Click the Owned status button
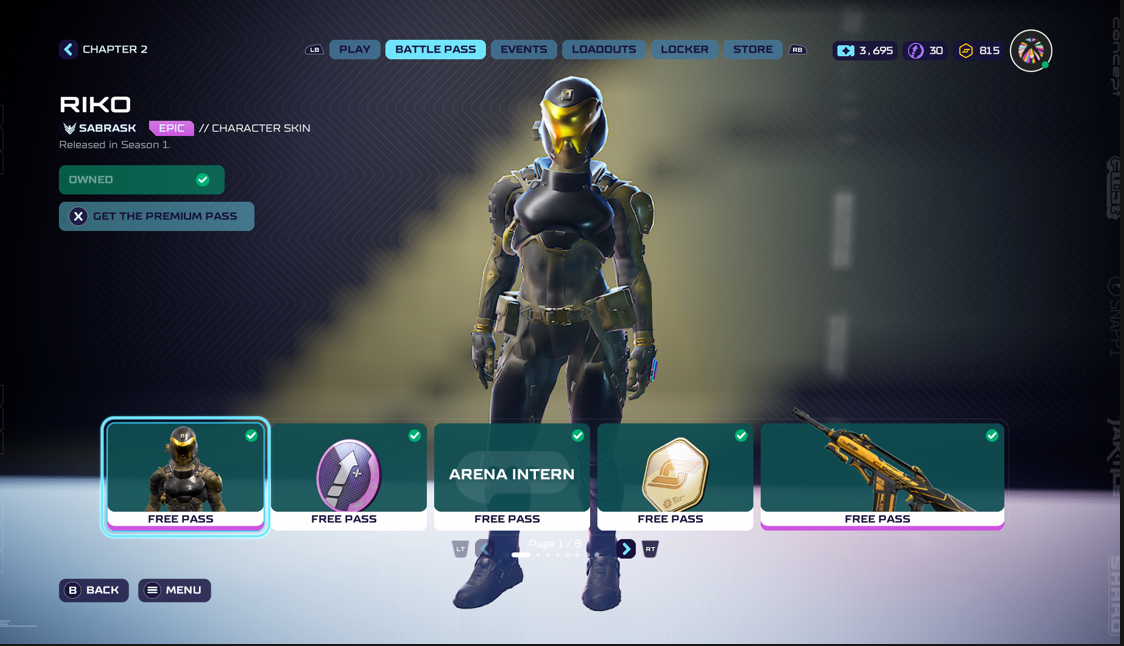The height and width of the screenshot is (646, 1124). click(141, 180)
